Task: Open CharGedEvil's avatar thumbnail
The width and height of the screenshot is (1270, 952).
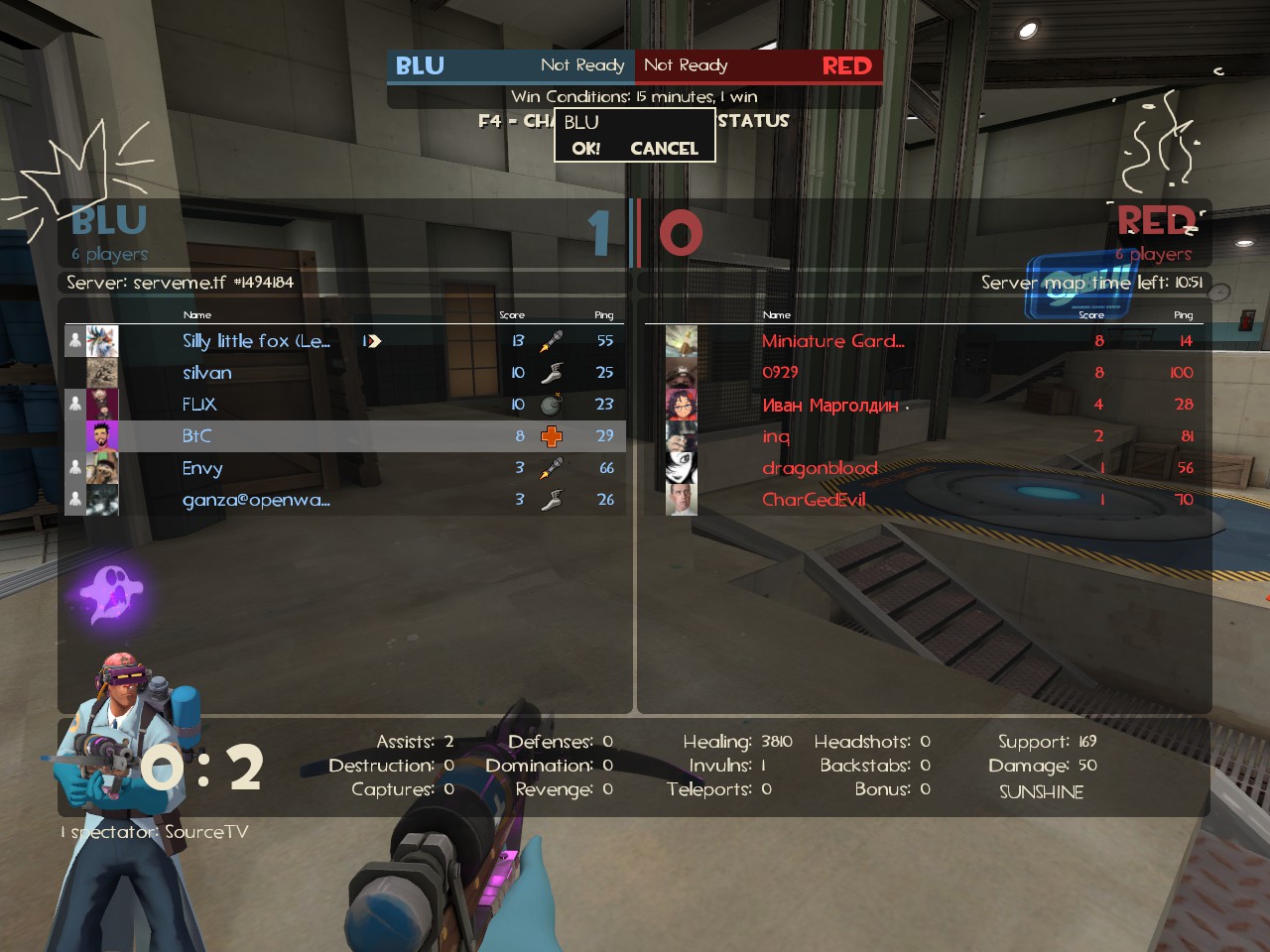Action: click(682, 500)
